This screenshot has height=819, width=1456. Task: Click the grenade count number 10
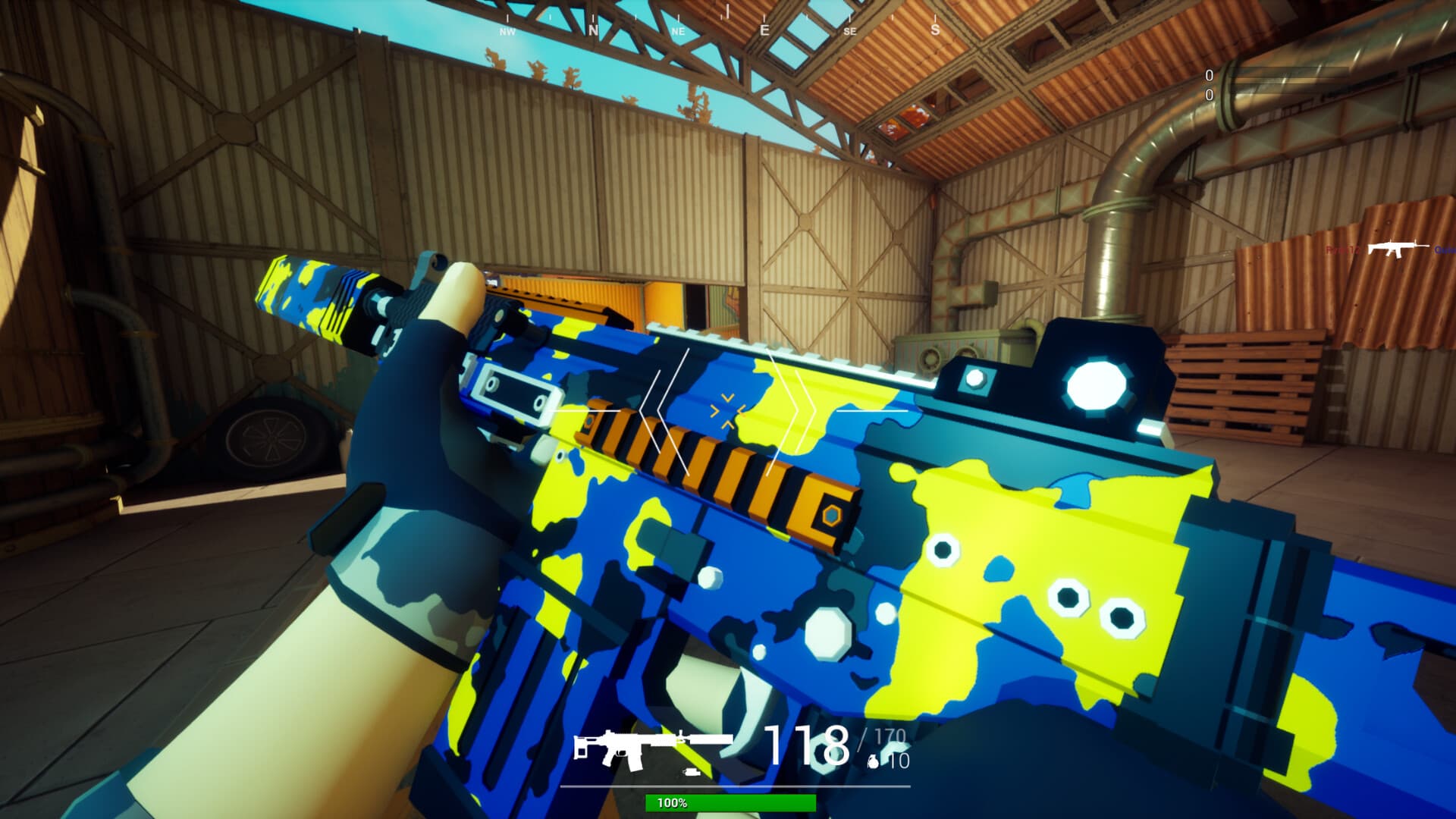[x=901, y=761]
